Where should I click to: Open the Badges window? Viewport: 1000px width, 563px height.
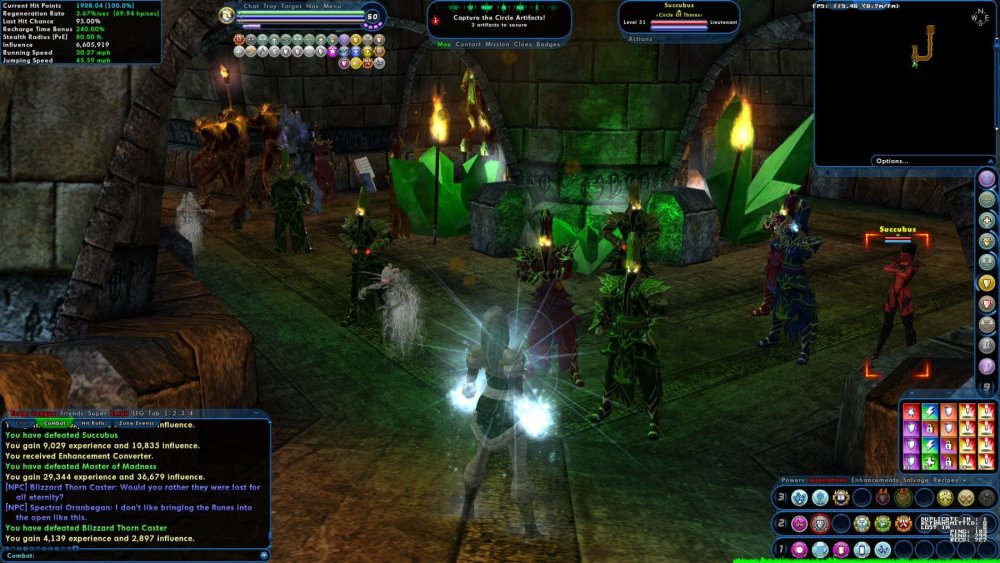click(x=548, y=44)
